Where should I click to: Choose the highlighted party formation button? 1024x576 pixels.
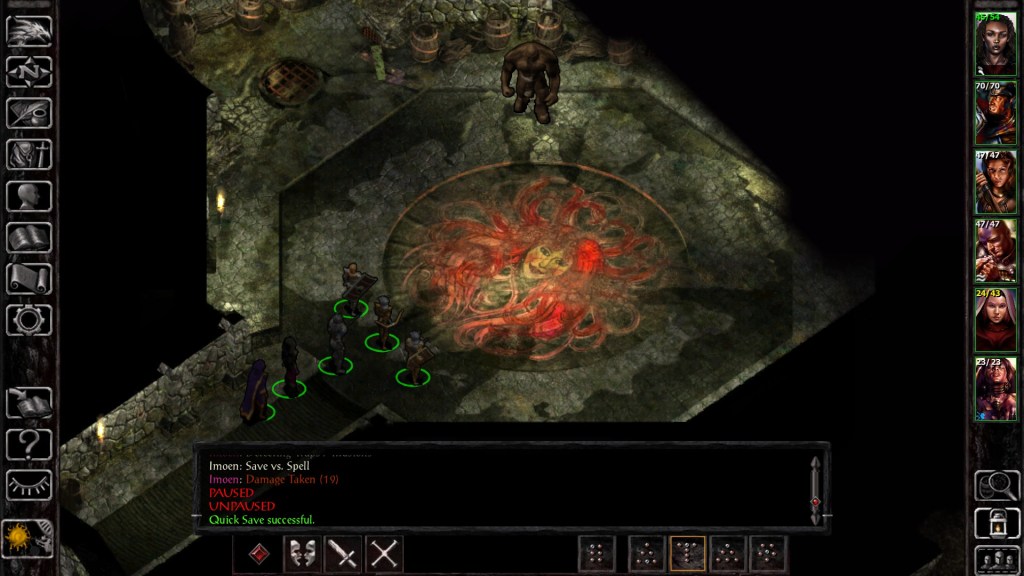click(x=687, y=554)
